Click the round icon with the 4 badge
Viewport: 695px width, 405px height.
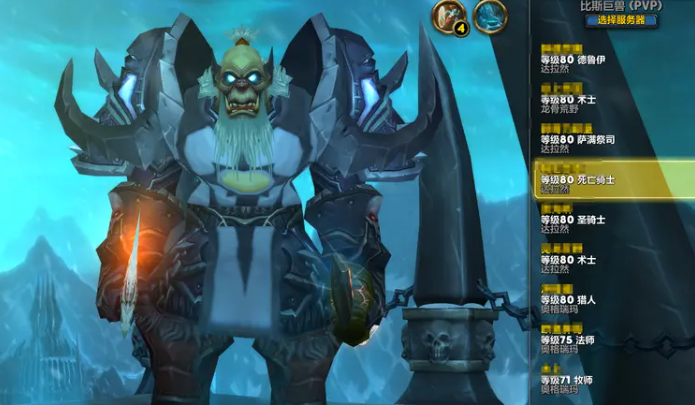click(450, 16)
